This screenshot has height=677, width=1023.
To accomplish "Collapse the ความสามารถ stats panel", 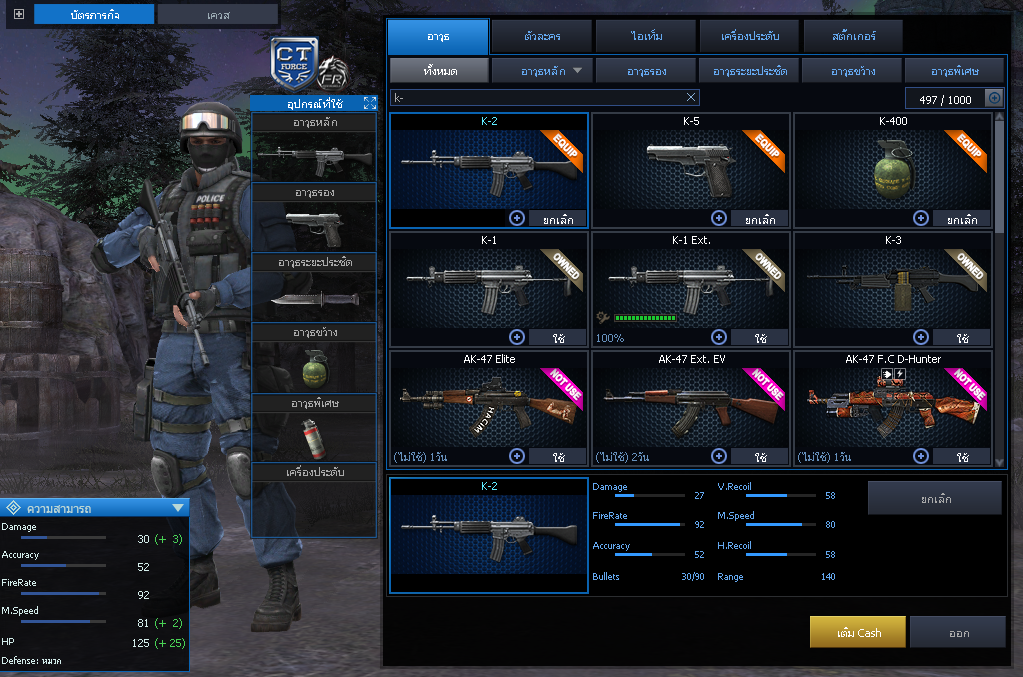I will click(178, 508).
